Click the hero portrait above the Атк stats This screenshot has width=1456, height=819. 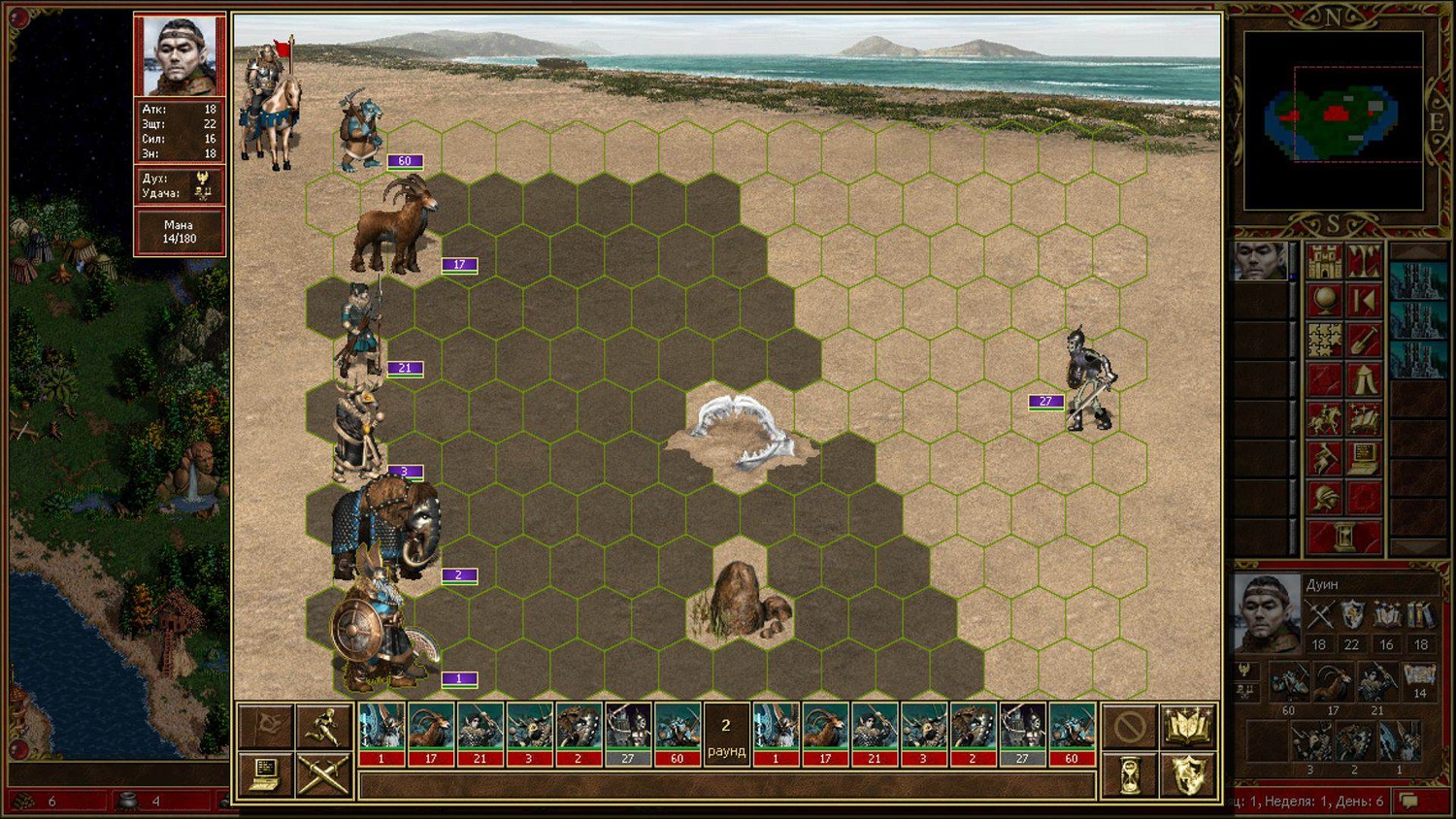(x=180, y=56)
